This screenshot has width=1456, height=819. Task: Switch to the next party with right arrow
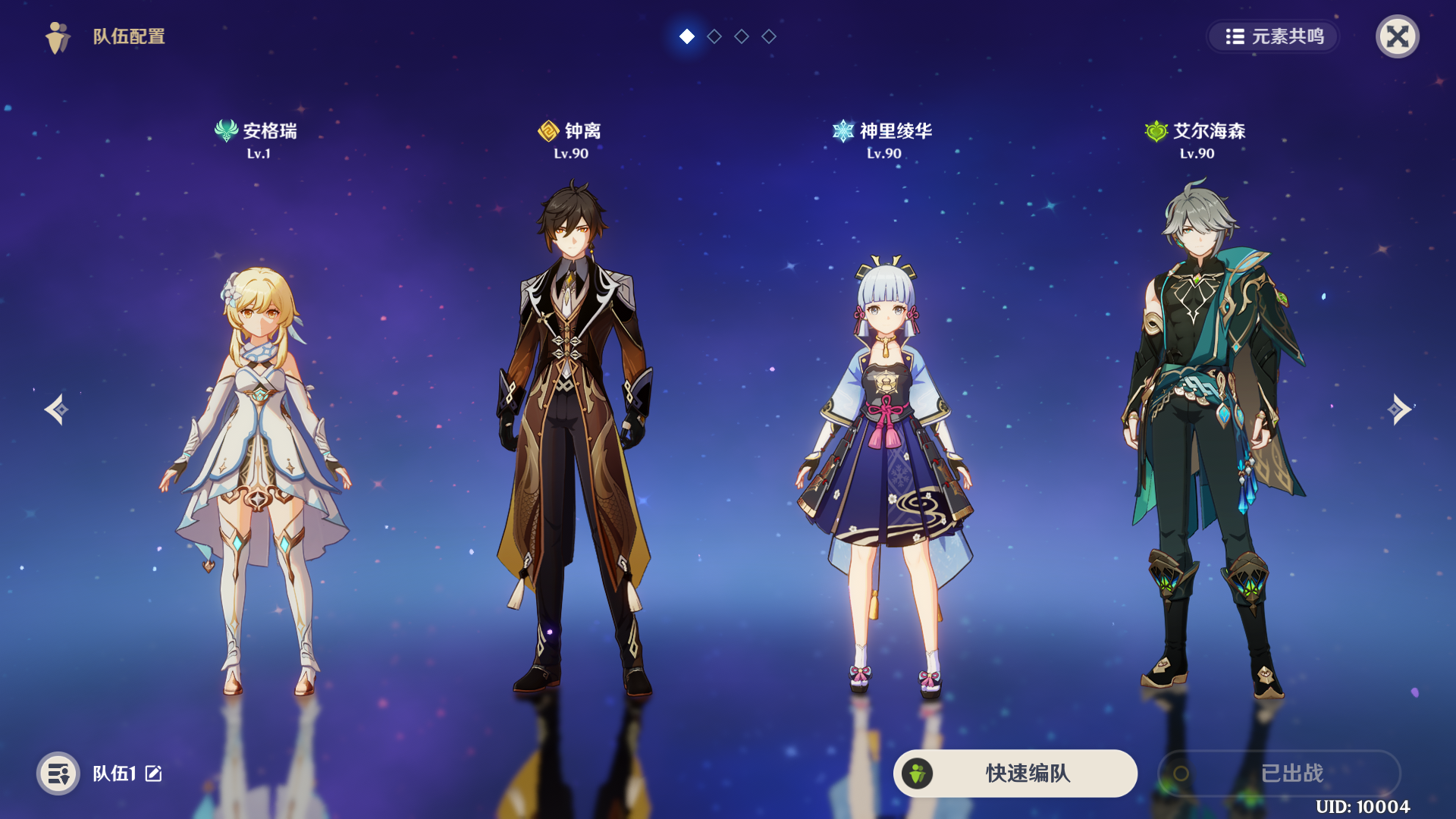click(x=1399, y=409)
